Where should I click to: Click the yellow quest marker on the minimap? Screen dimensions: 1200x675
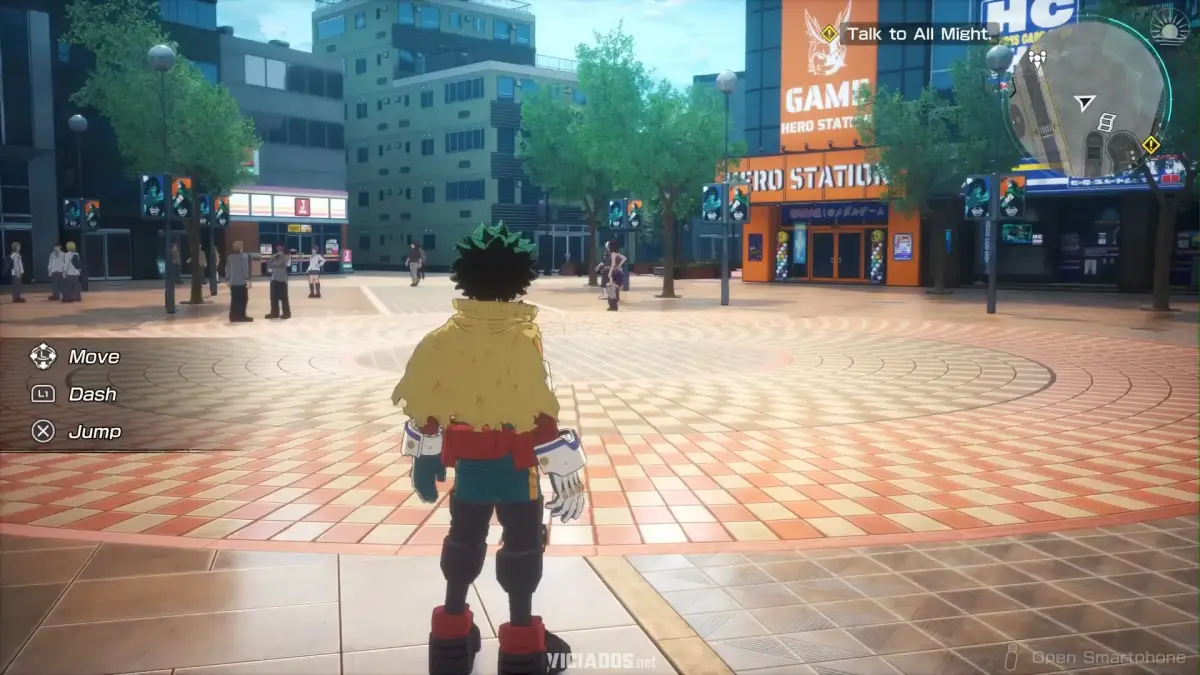(x=1151, y=144)
